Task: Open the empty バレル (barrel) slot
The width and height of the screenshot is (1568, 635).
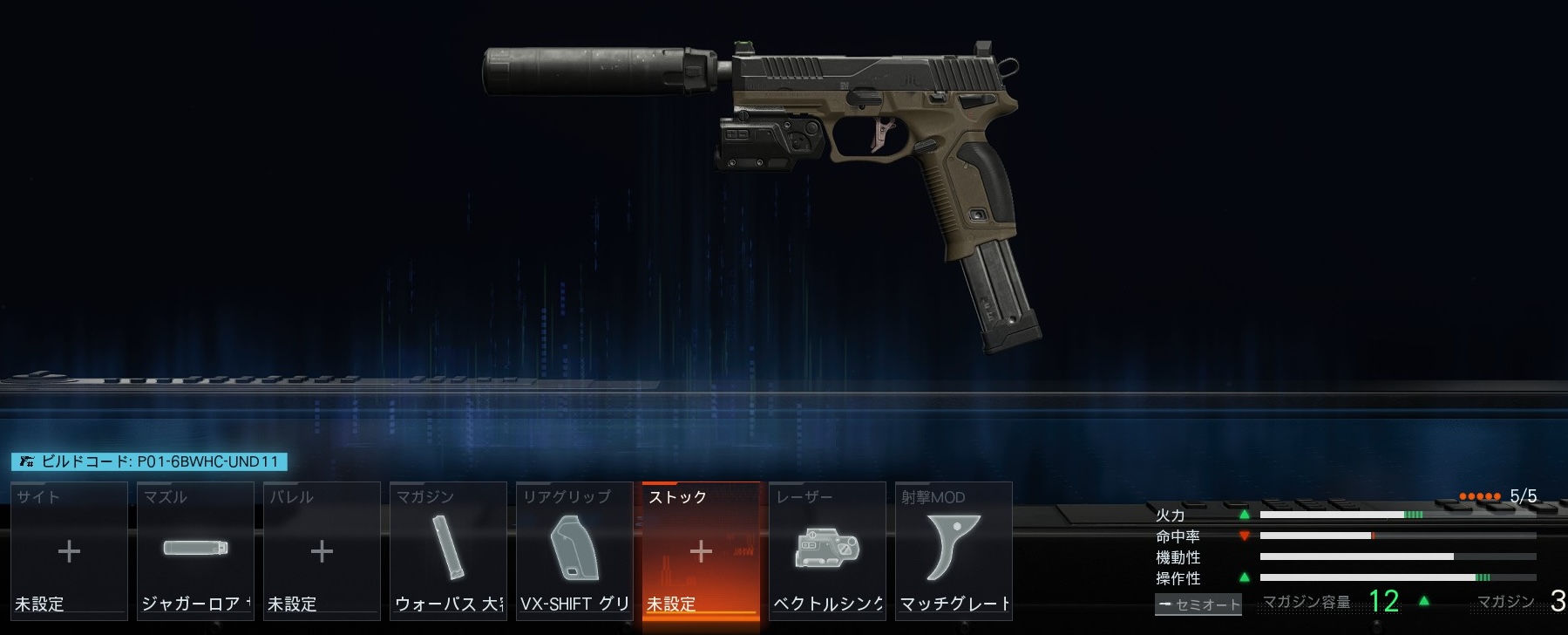Action: coord(322,550)
